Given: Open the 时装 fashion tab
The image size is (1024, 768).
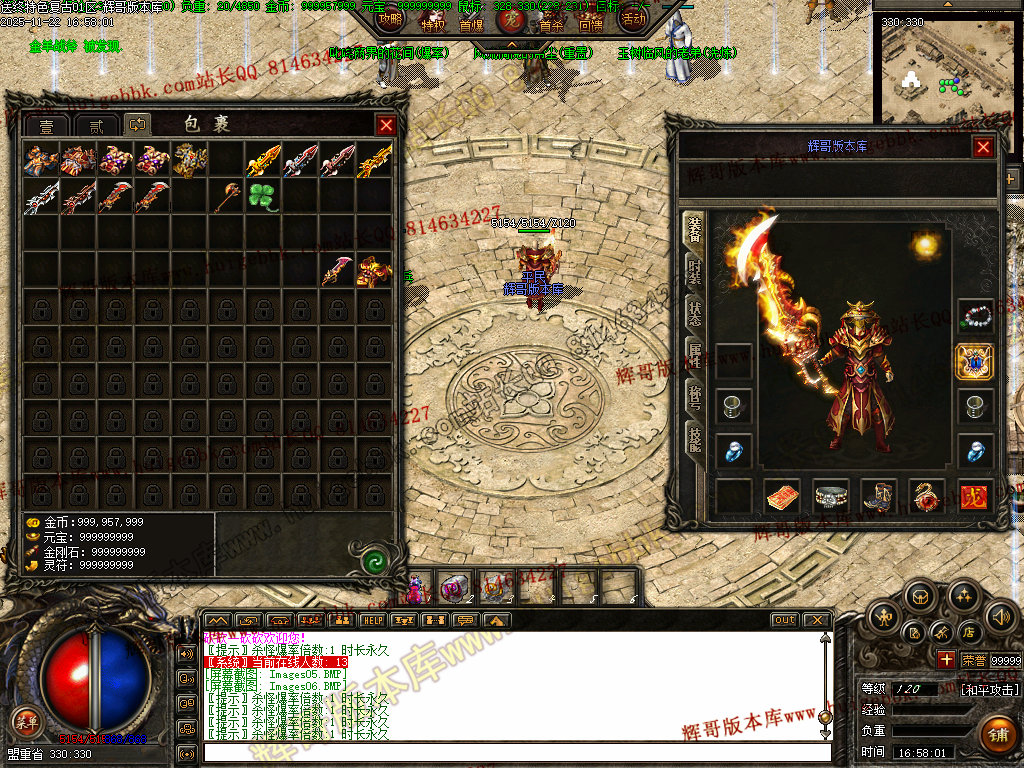Looking at the screenshot, I should pos(693,271).
